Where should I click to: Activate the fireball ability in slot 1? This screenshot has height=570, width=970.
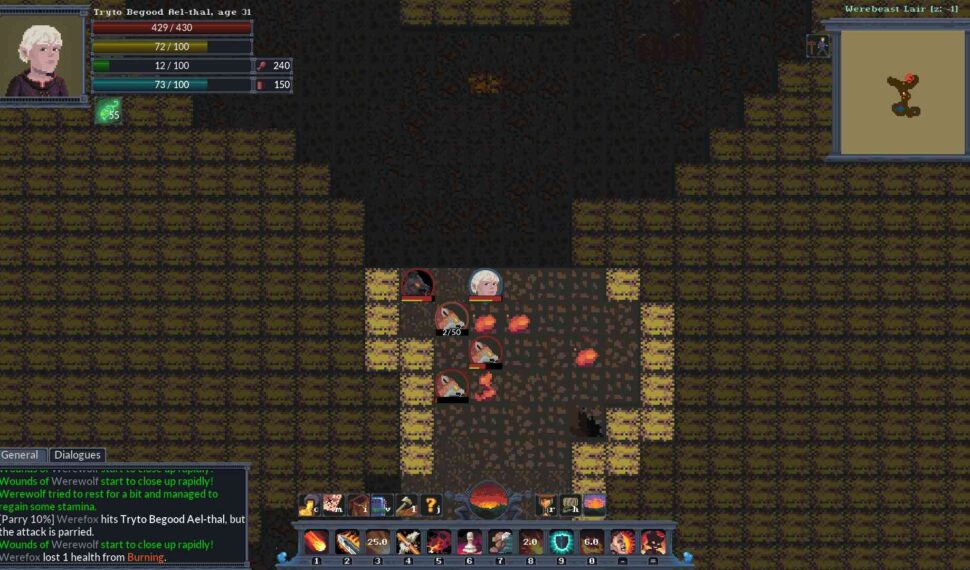click(316, 542)
